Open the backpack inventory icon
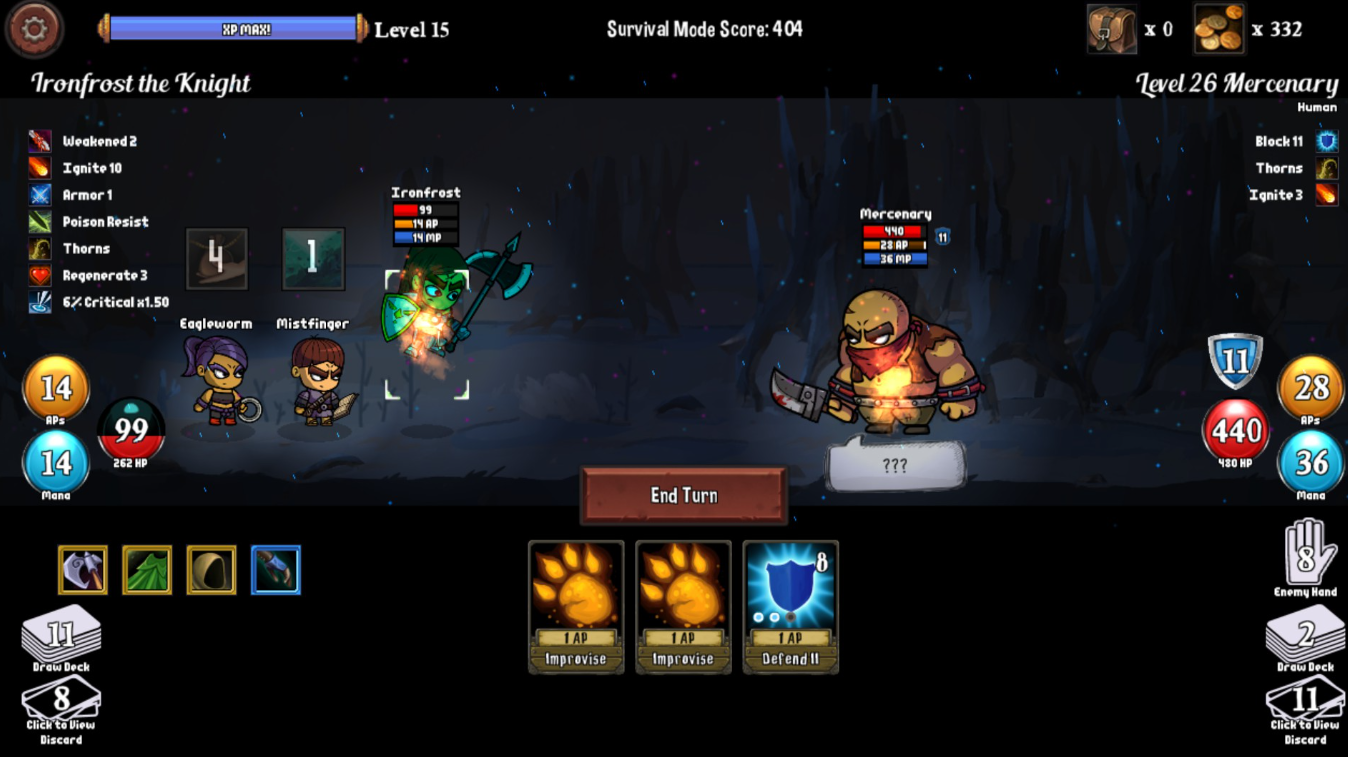1348x757 pixels. 1111,29
